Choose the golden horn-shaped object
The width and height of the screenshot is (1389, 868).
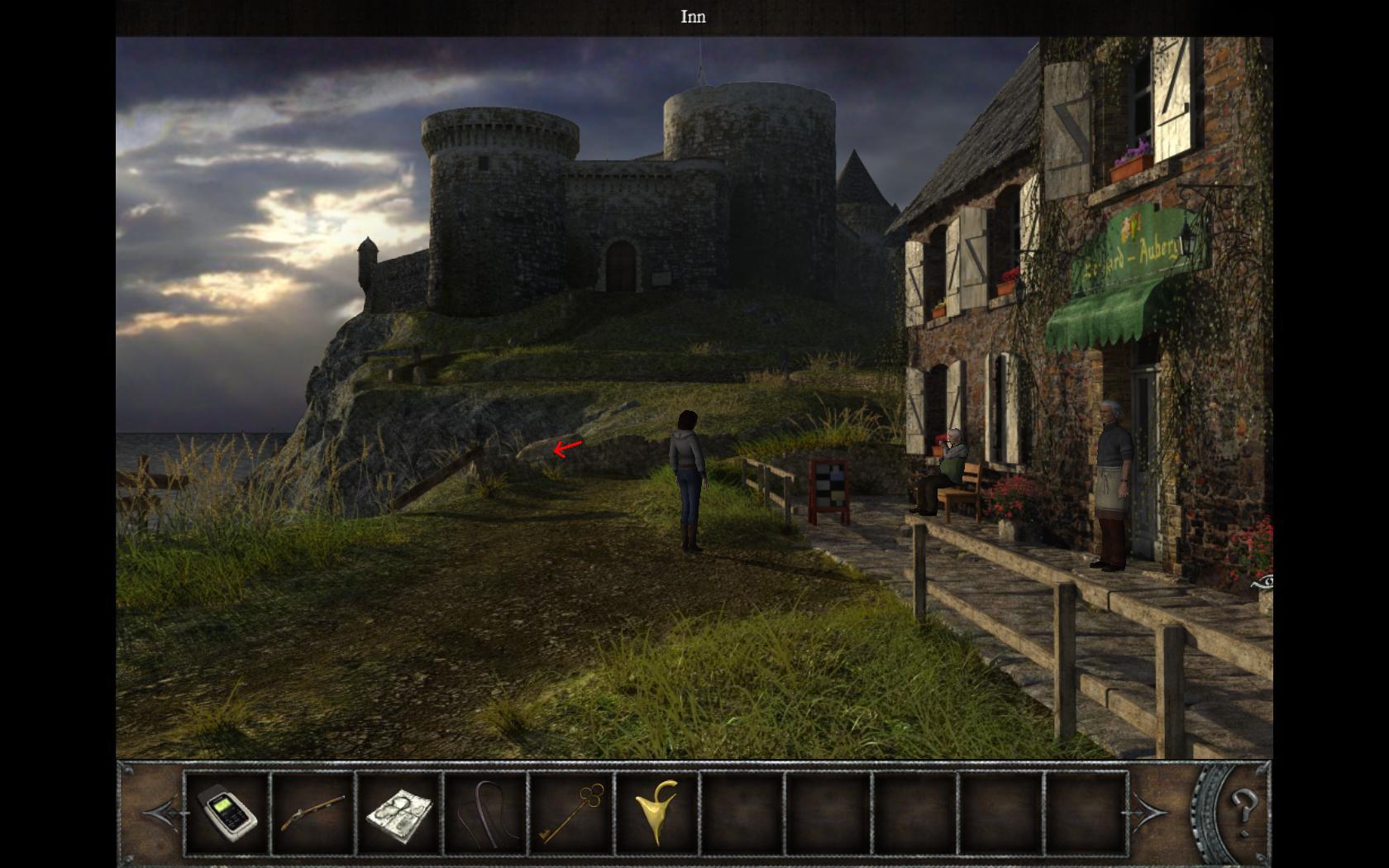[x=657, y=813]
